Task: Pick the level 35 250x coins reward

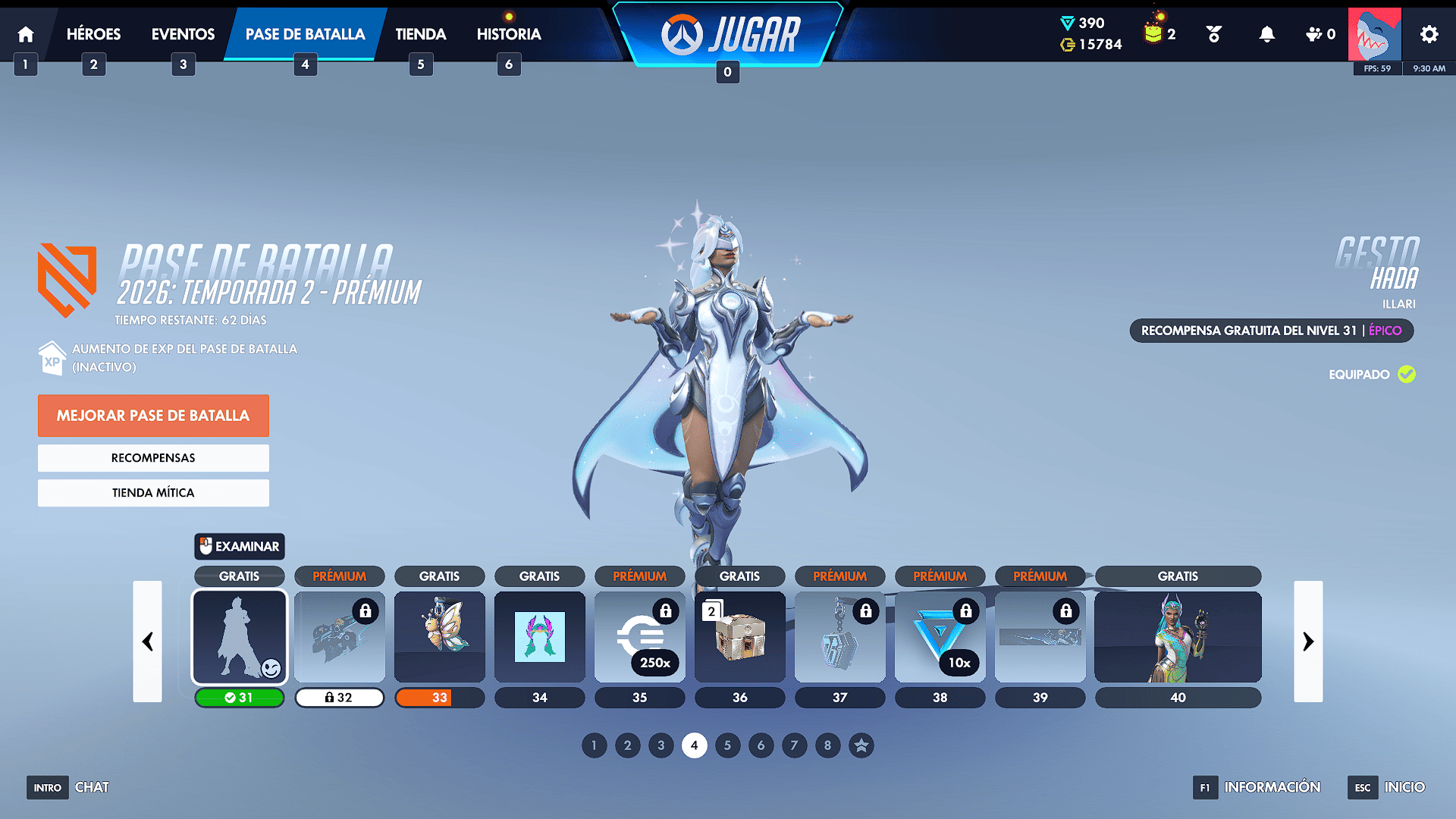Action: click(640, 636)
